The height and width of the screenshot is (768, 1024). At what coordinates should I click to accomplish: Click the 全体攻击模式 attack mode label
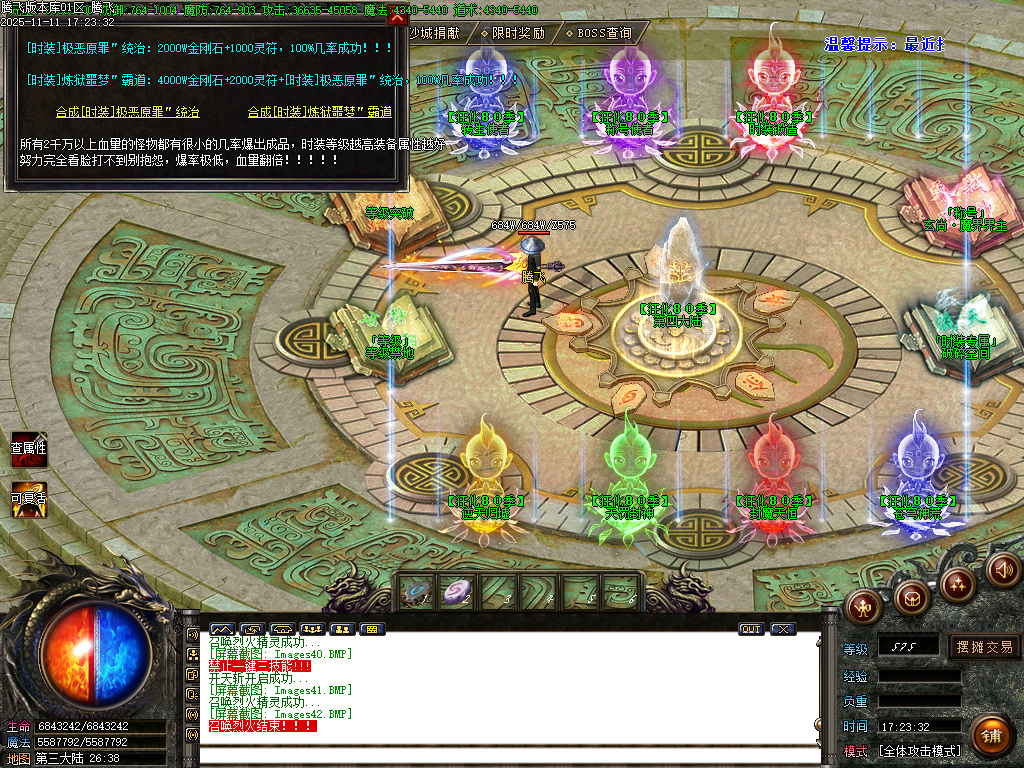click(x=920, y=751)
